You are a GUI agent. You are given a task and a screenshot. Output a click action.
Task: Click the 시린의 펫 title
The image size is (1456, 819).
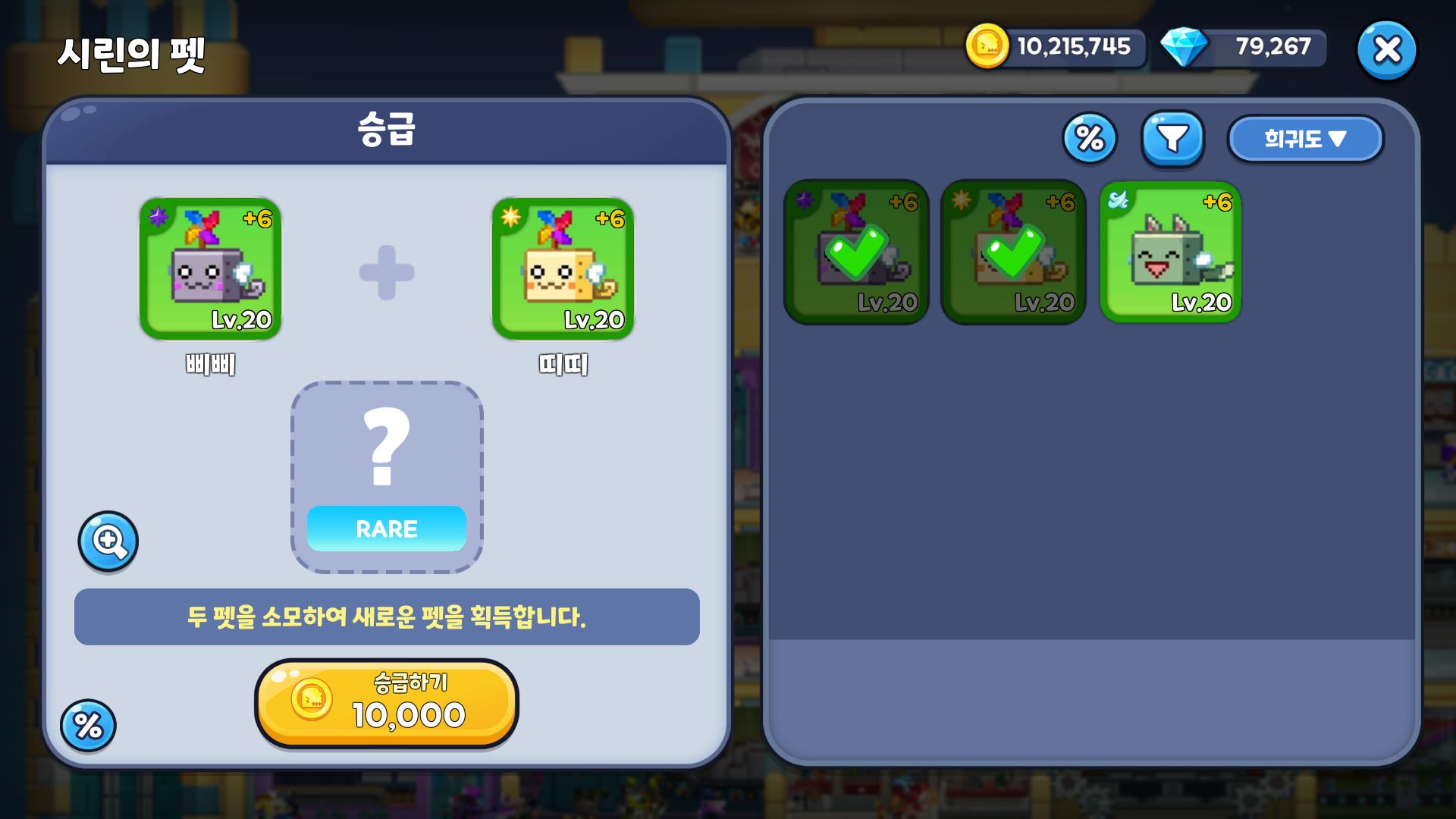133,55
